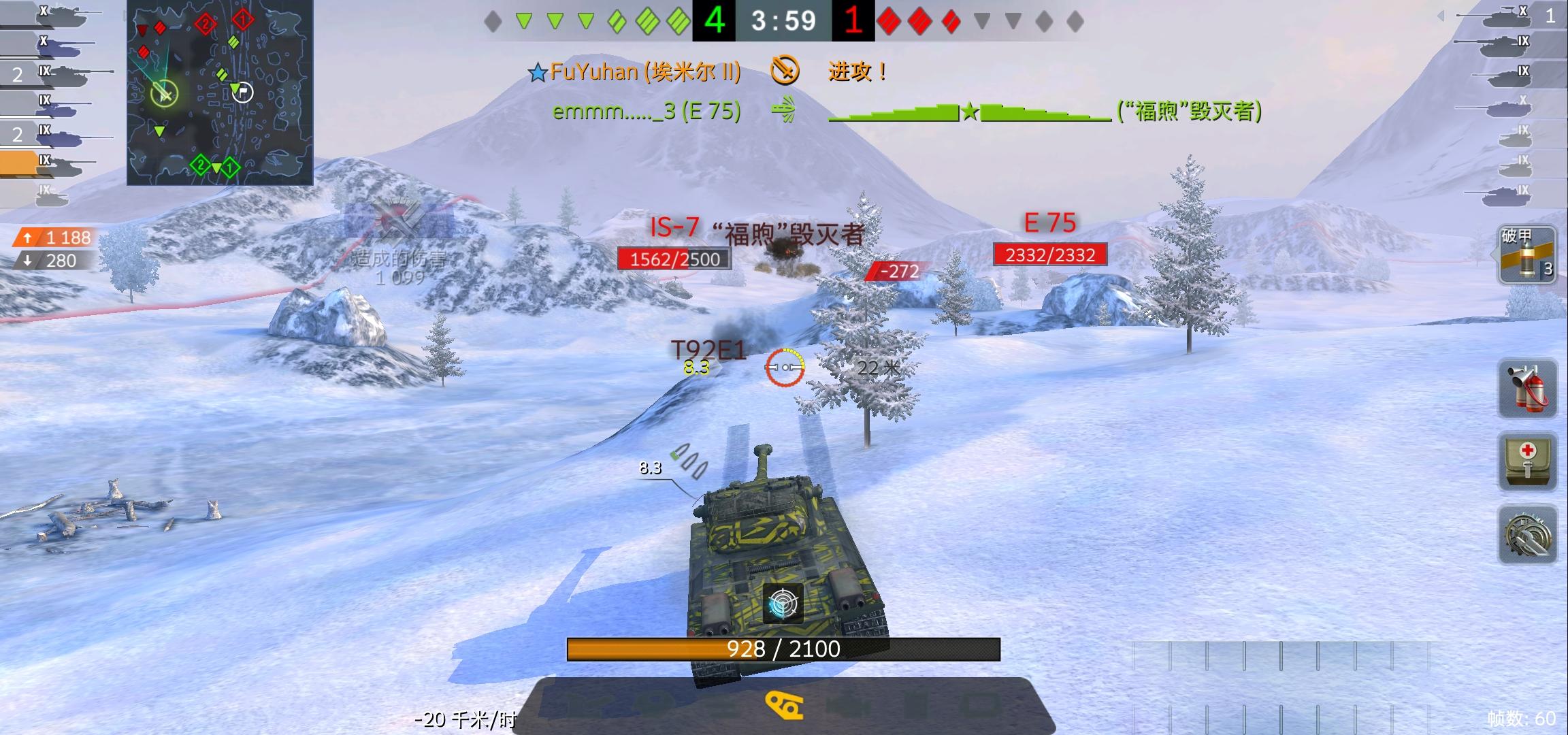Expand the right enemy team panel arrow
This screenshot has width=1568, height=735.
(x=1443, y=17)
